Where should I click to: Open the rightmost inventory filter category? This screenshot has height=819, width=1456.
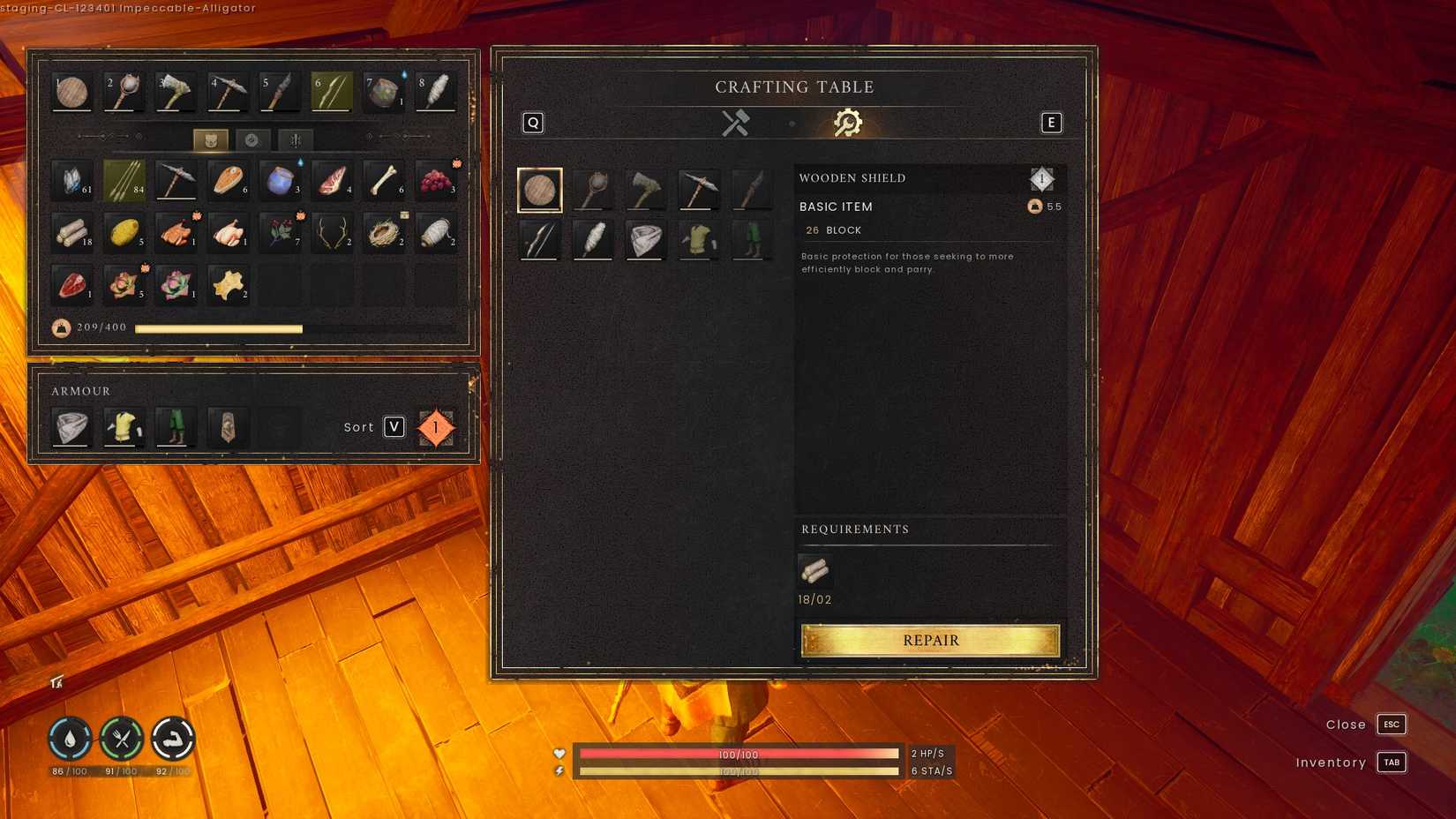pyautogui.click(x=295, y=139)
